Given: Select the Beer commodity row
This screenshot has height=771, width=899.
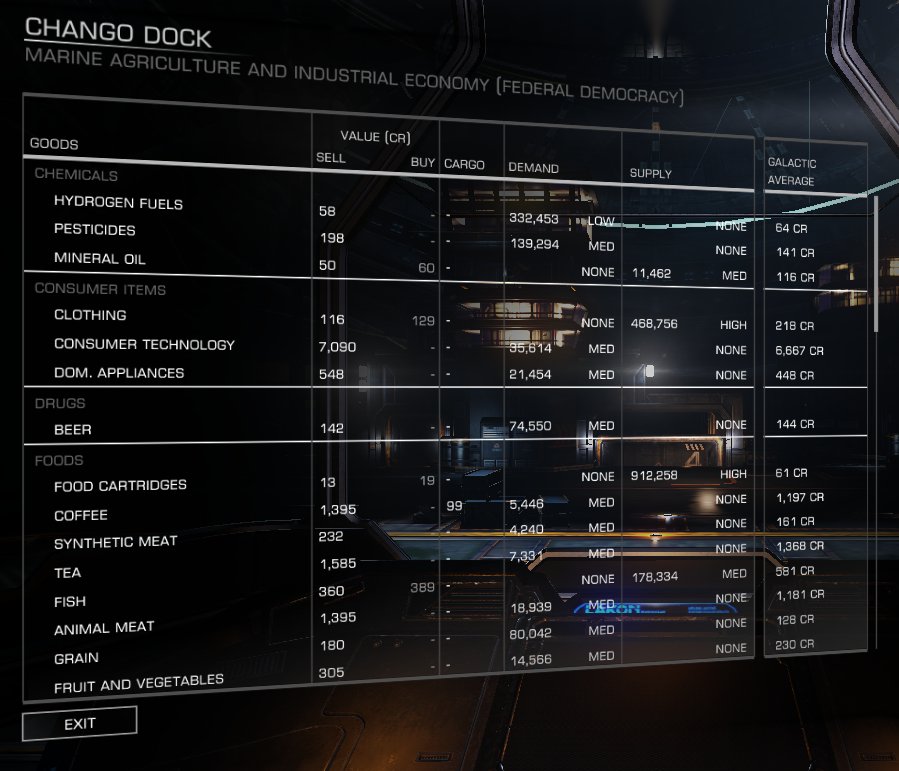Looking at the screenshot, I should click(73, 430).
